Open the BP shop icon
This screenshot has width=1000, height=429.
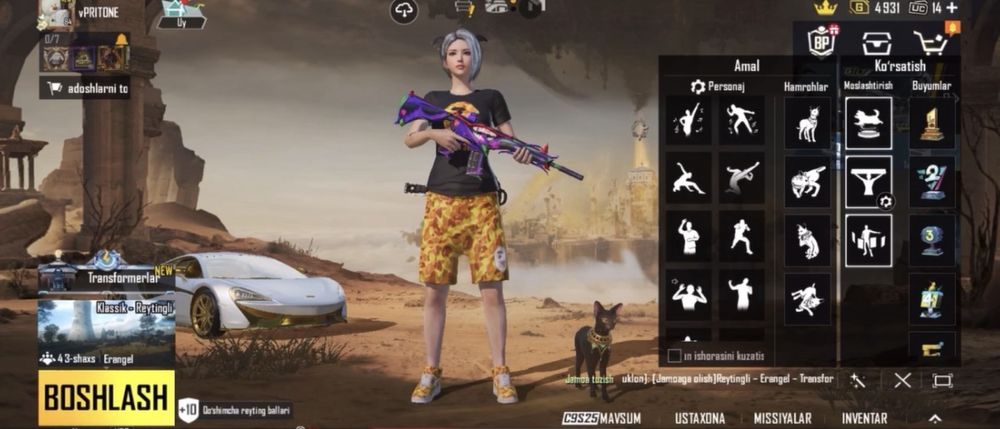tap(822, 42)
